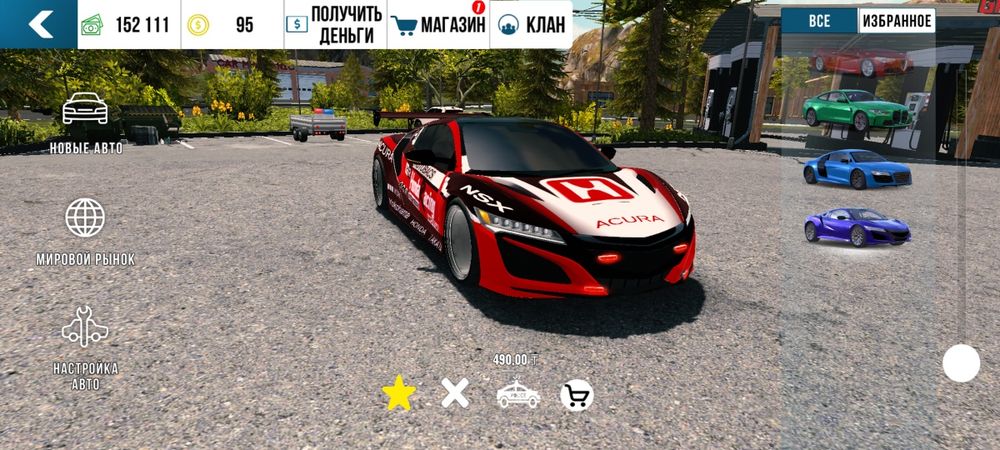Open the Клан menu

530,24
